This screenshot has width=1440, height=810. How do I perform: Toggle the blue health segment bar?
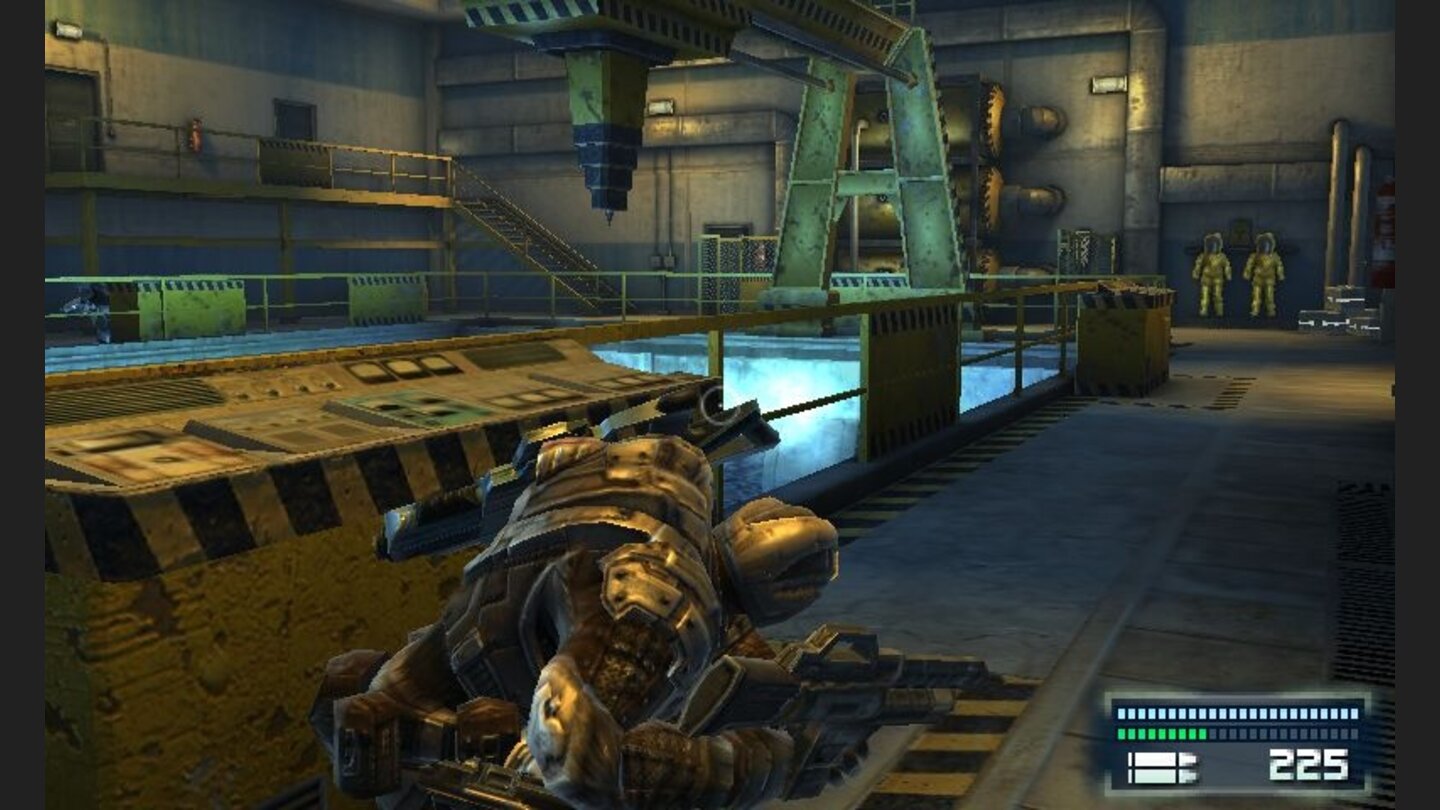pos(1237,713)
